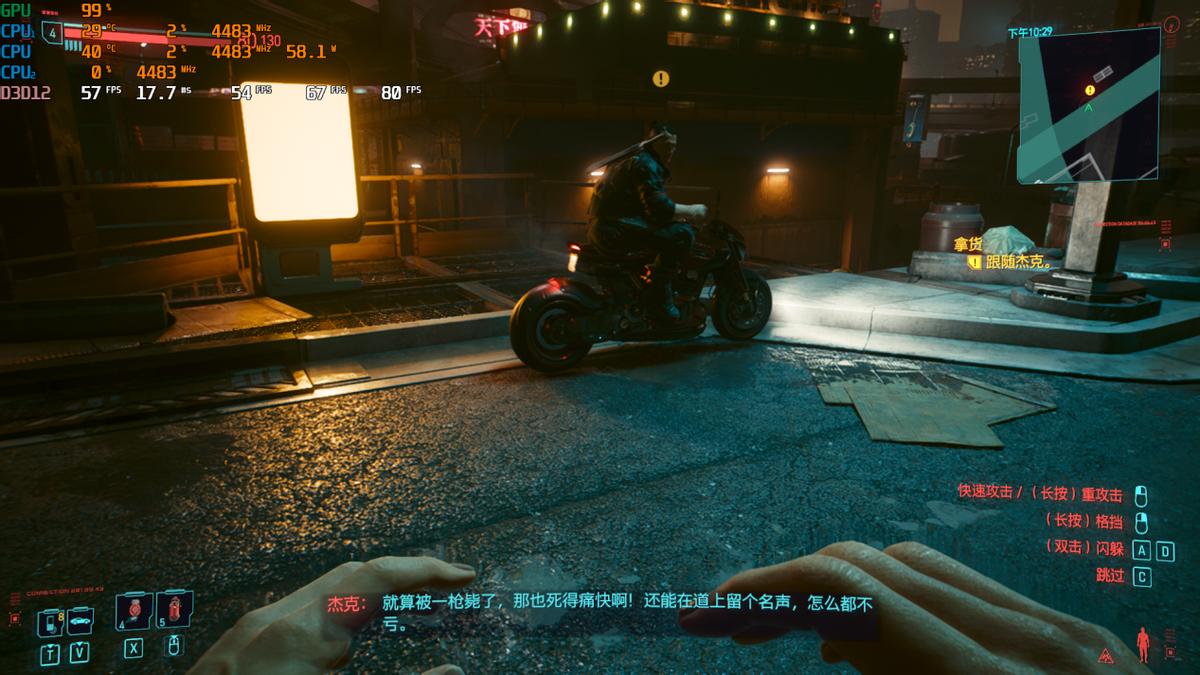
Task: Select the call vehicle car icon
Action: (x=80, y=620)
